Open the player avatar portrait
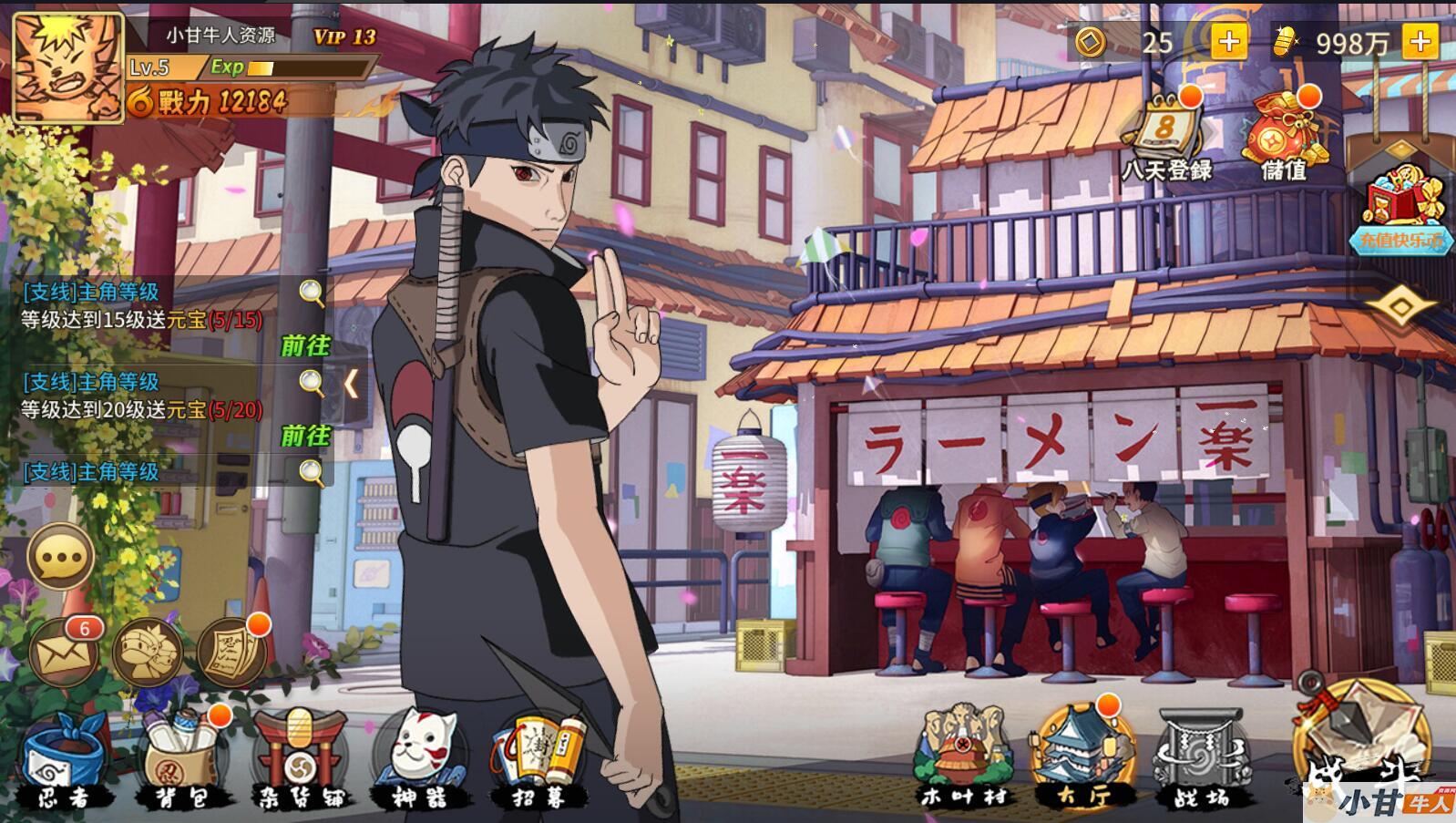1456x823 pixels. point(67,67)
